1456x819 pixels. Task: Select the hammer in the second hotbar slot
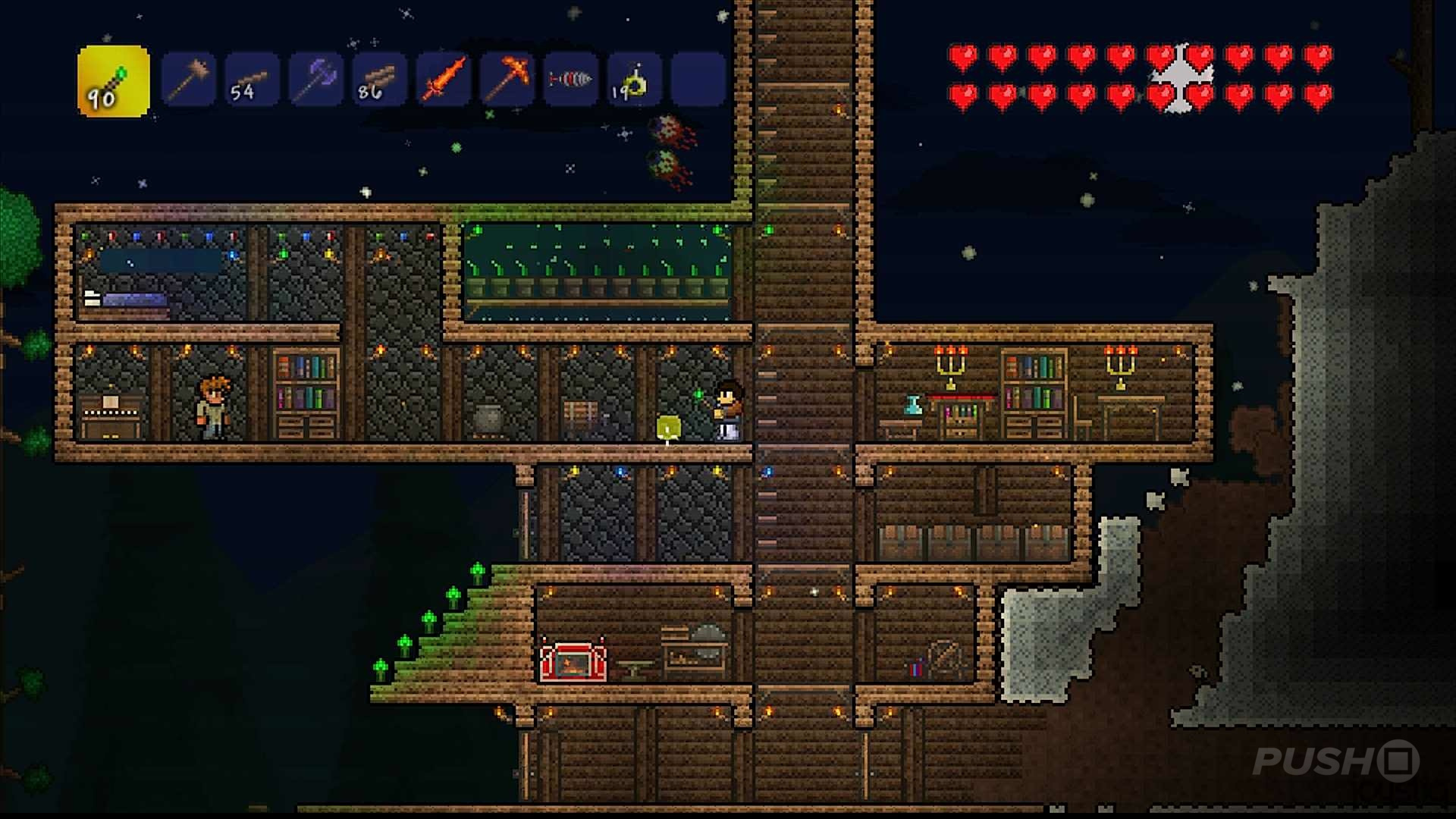[190, 78]
